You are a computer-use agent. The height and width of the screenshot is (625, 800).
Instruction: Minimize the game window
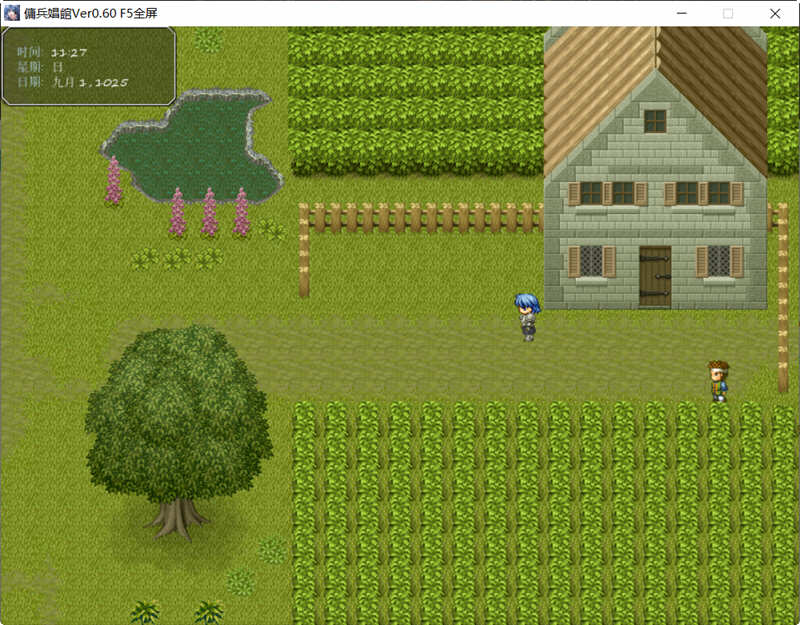click(x=682, y=13)
